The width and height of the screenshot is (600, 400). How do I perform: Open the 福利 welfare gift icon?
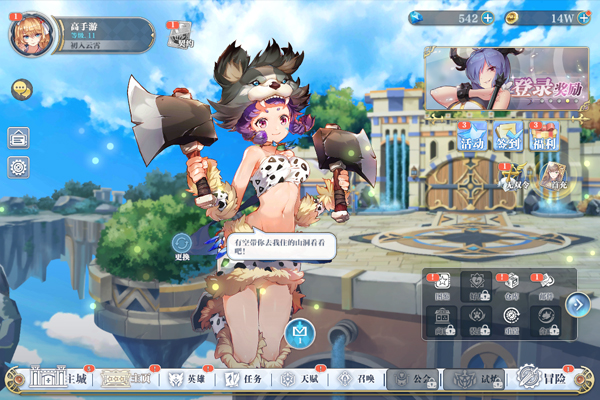543,136
